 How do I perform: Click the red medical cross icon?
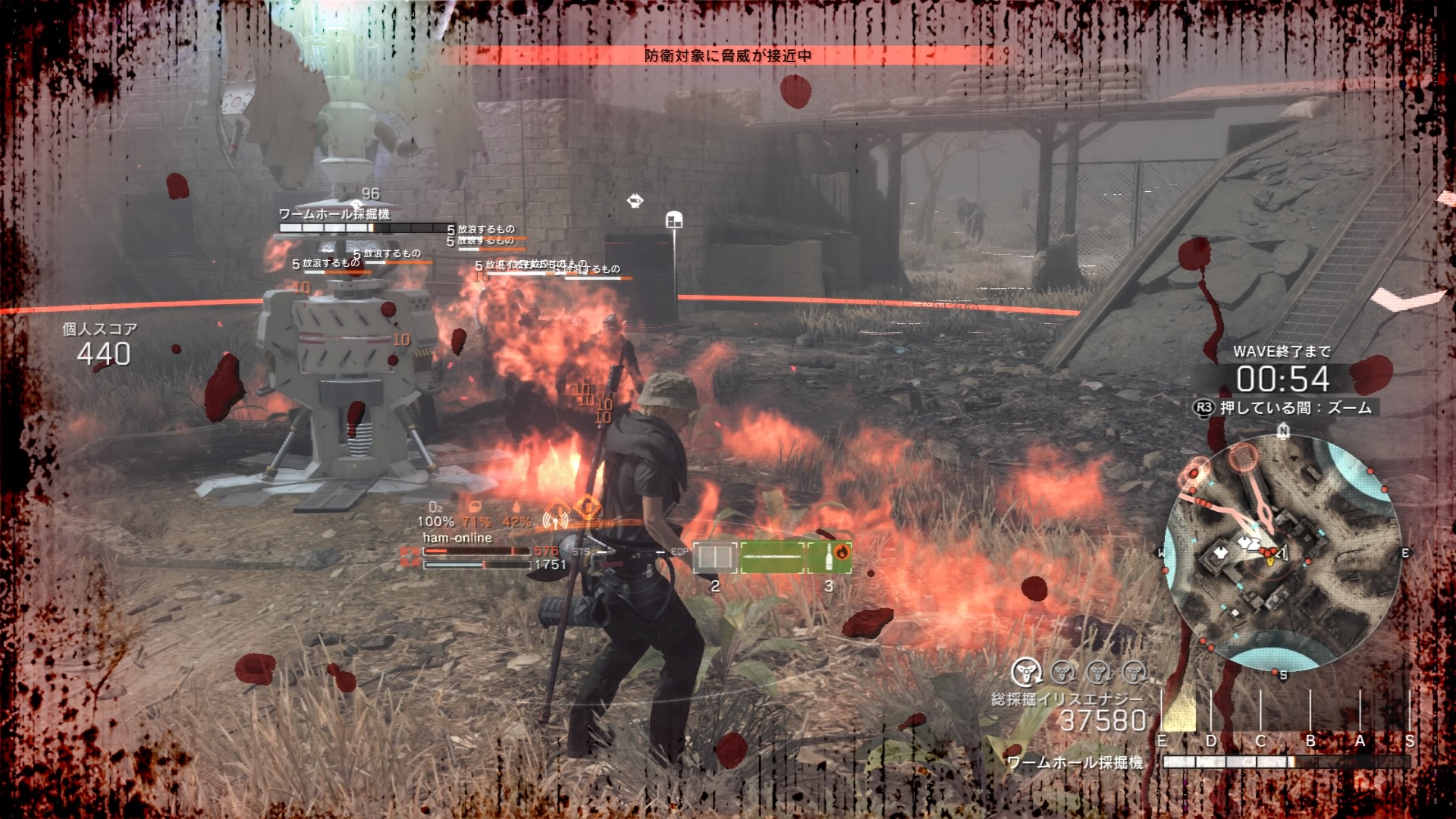(x=410, y=557)
